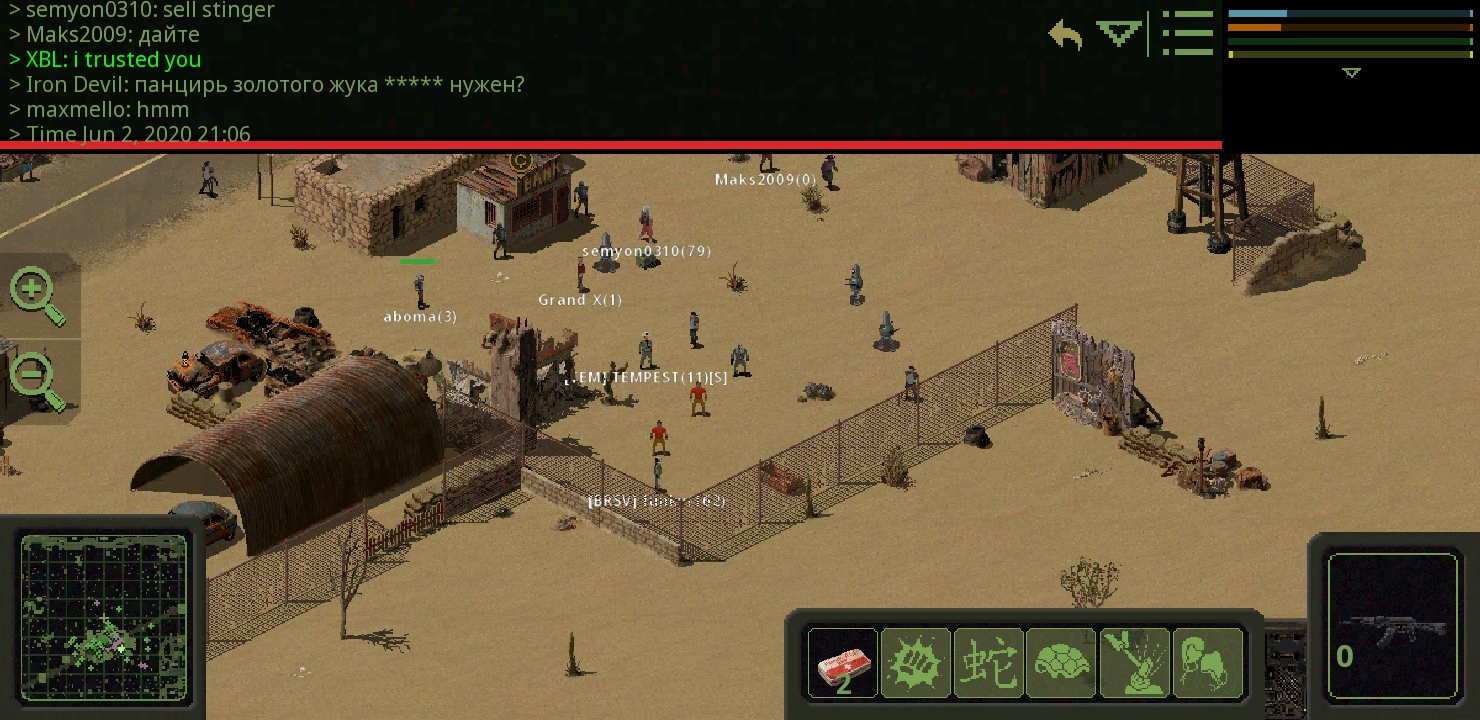The image size is (1480, 720).
Task: Select the scorpion skill icon
Action: tap(1209, 663)
